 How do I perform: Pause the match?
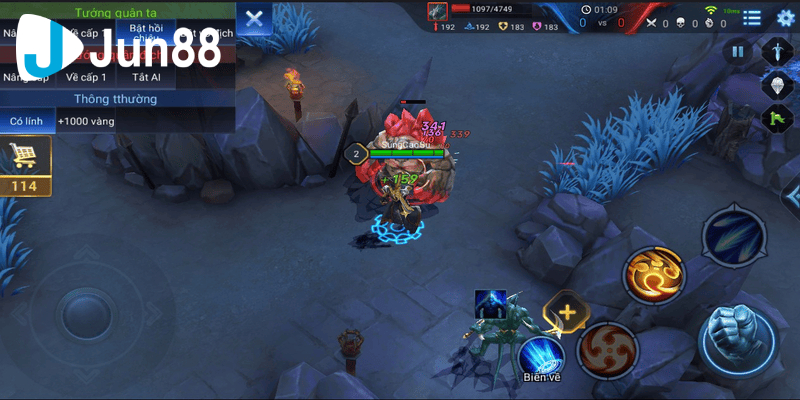pos(738,52)
